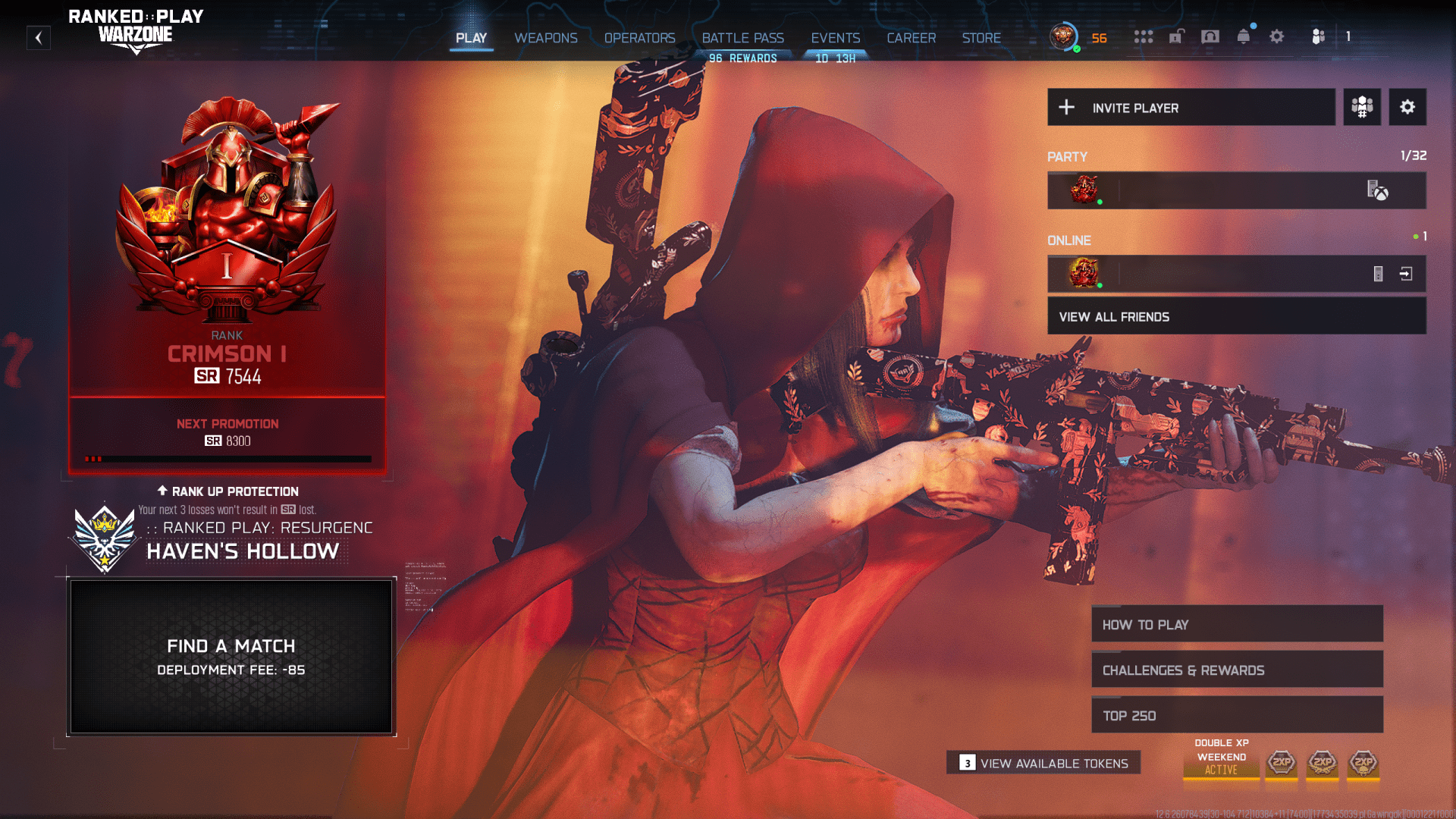Switch to the Weapons tab

coord(545,38)
